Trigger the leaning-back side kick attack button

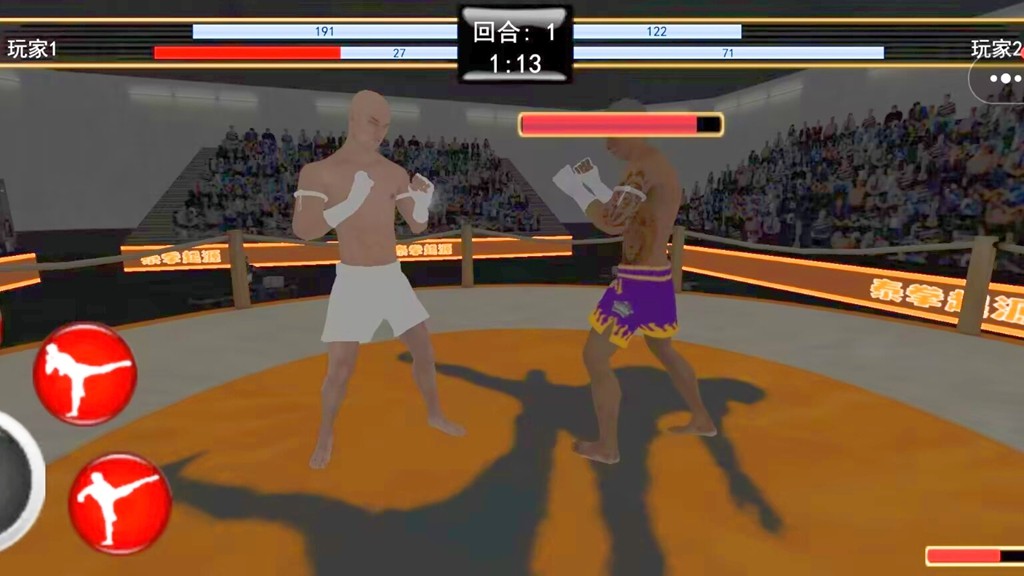click(x=84, y=372)
